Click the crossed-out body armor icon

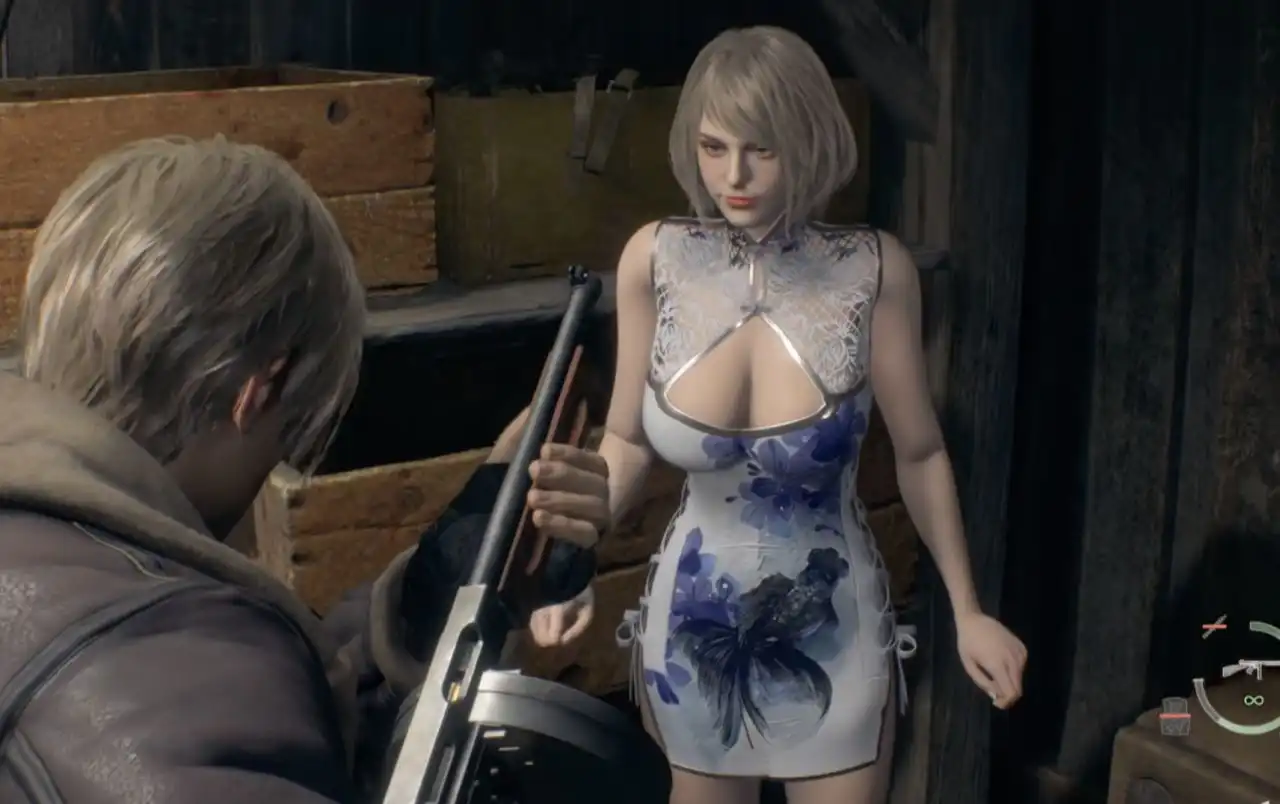click(x=1175, y=716)
